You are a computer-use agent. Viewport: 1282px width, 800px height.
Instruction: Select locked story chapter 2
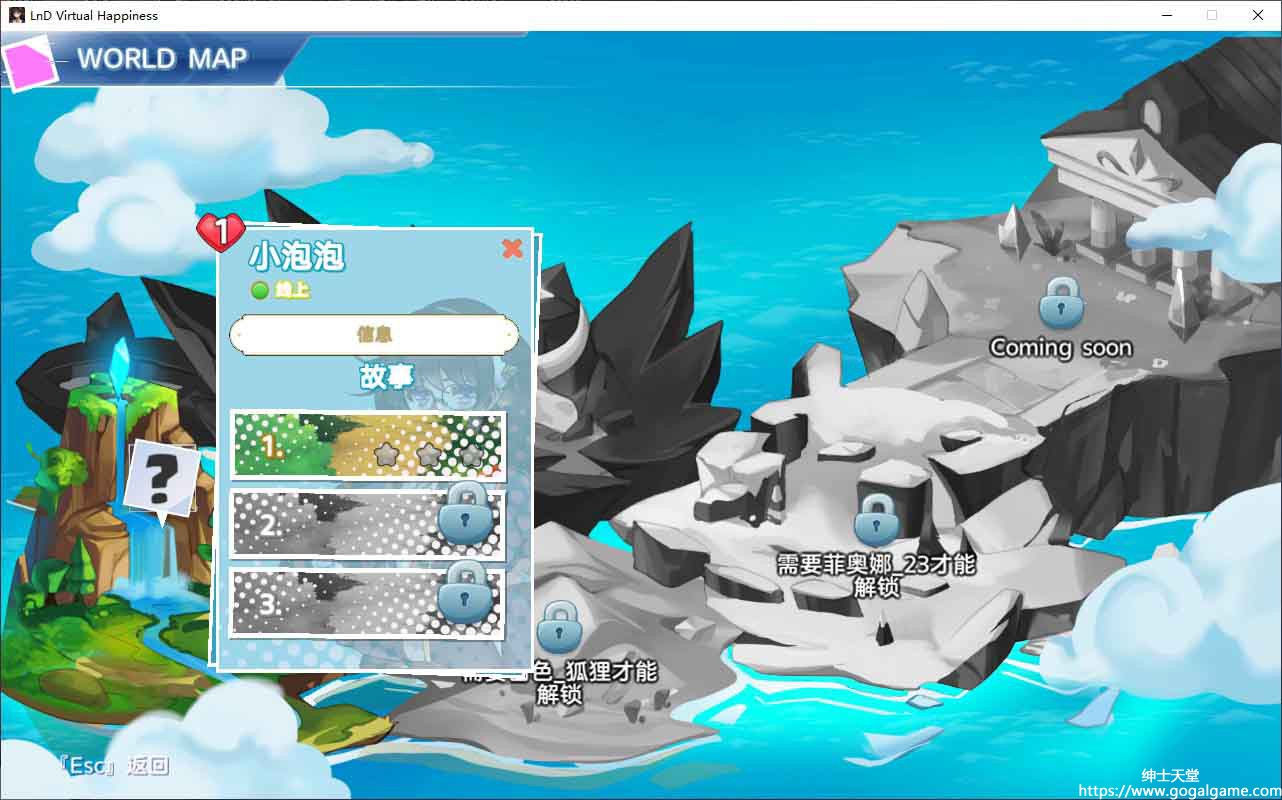tap(368, 523)
